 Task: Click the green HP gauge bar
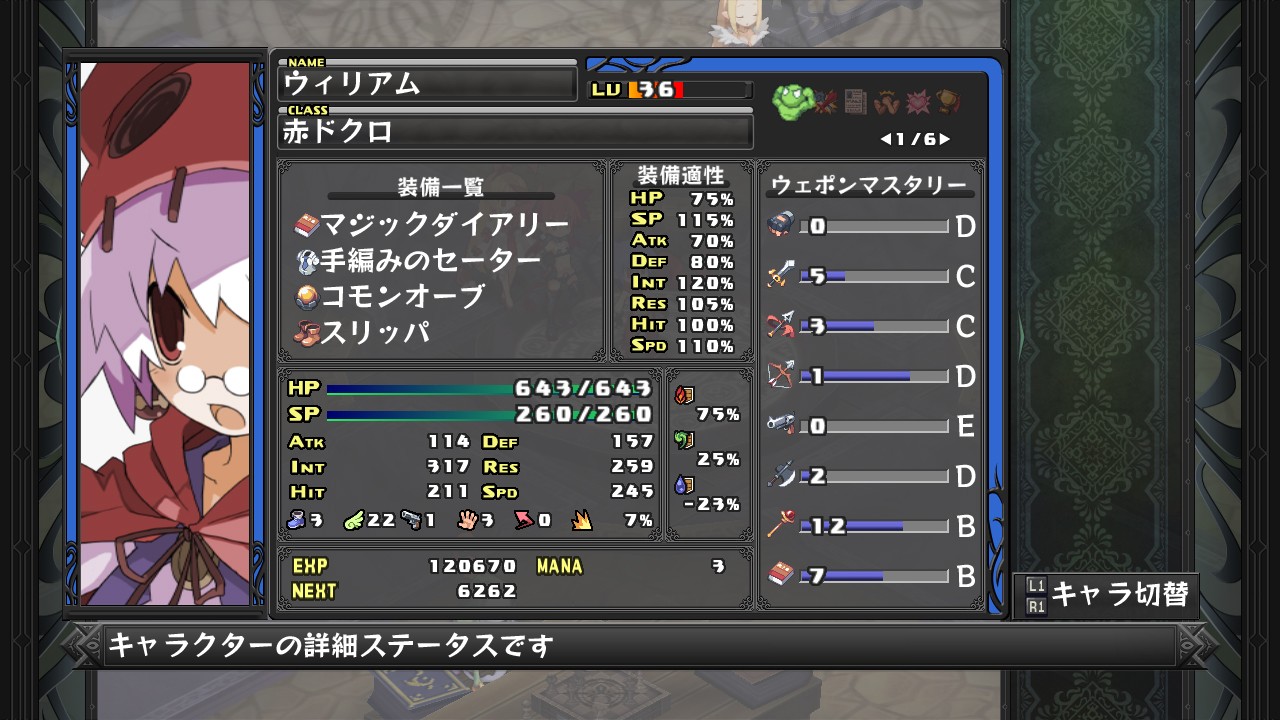(x=420, y=390)
